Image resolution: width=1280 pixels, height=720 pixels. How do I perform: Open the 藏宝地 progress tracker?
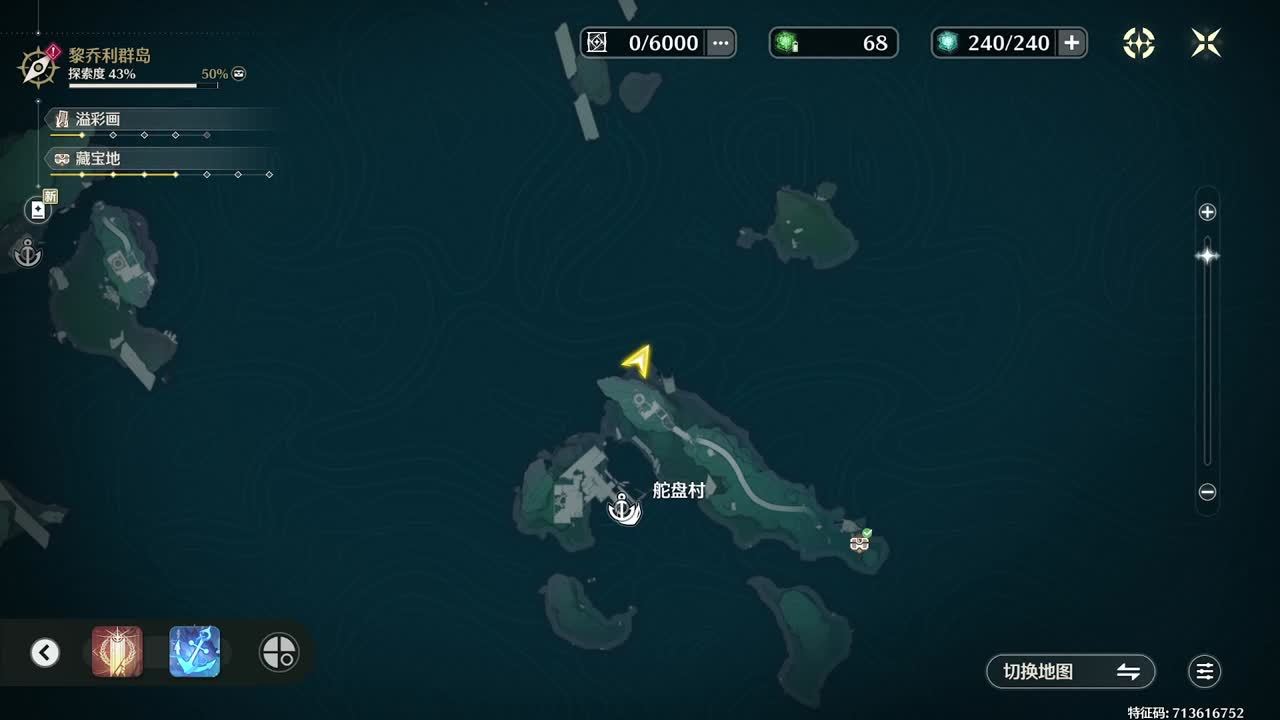click(x=98, y=158)
